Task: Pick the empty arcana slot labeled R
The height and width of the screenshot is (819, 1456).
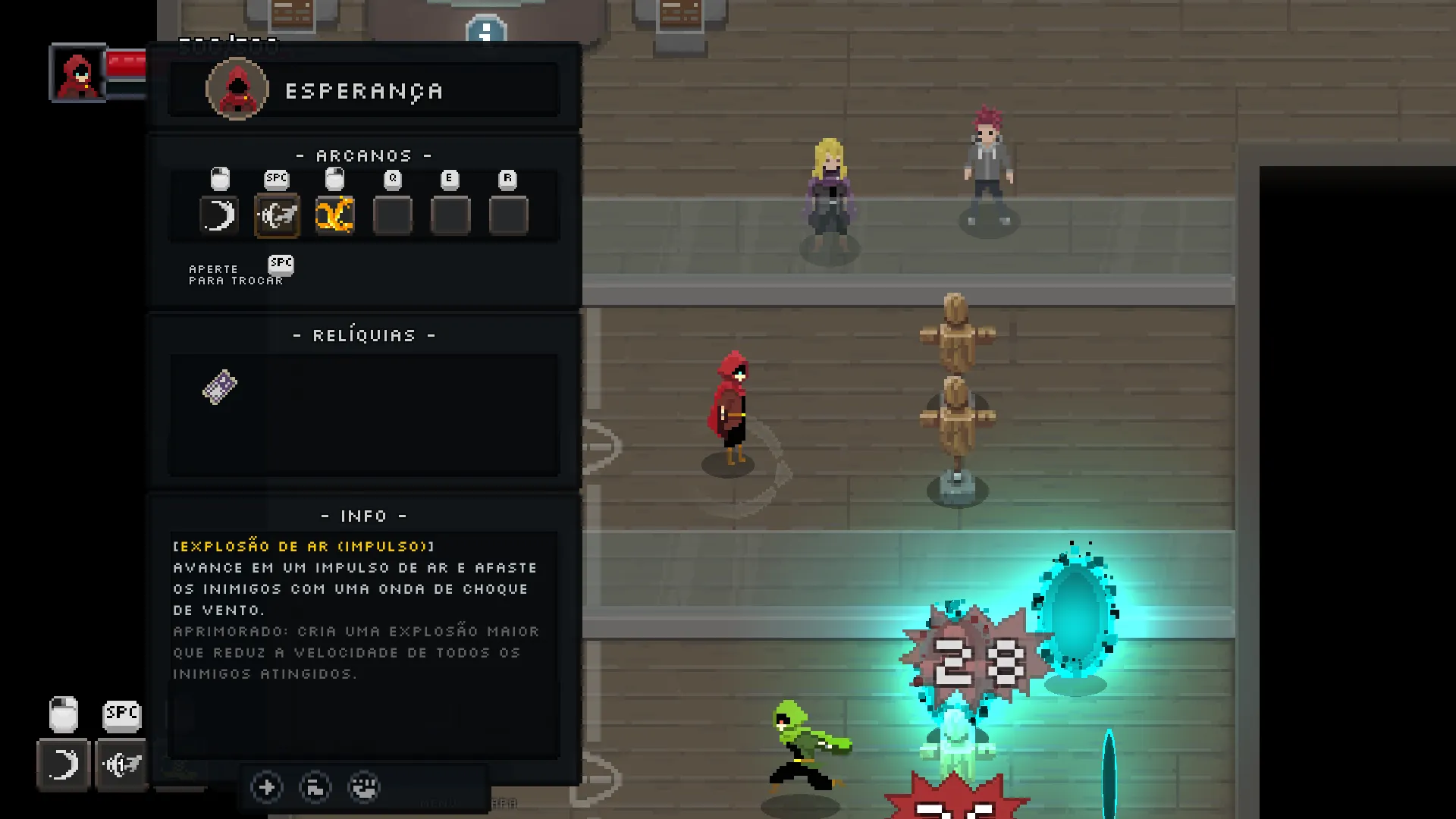Action: 508,216
